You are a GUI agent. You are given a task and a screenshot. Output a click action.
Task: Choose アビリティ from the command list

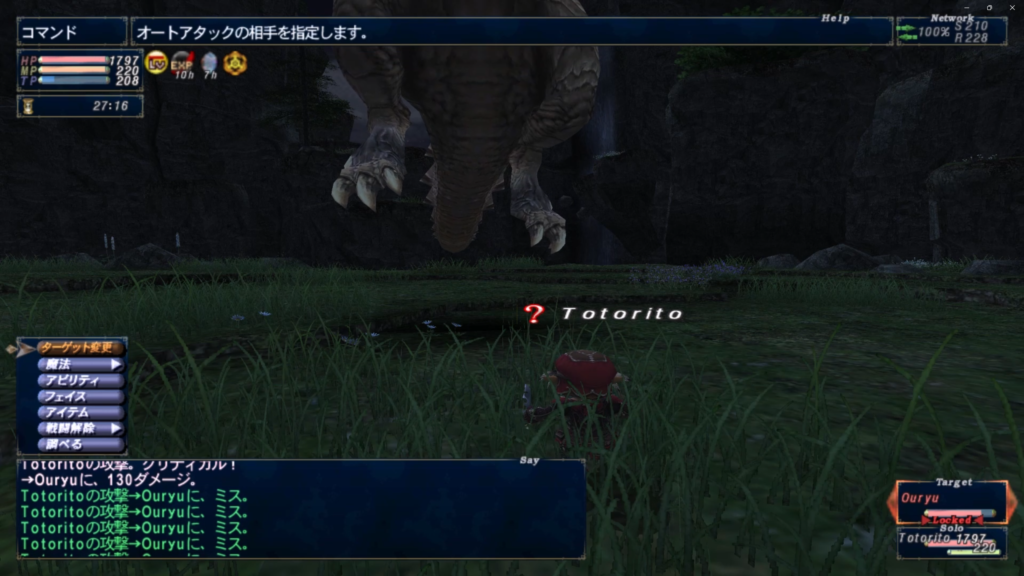(80, 381)
